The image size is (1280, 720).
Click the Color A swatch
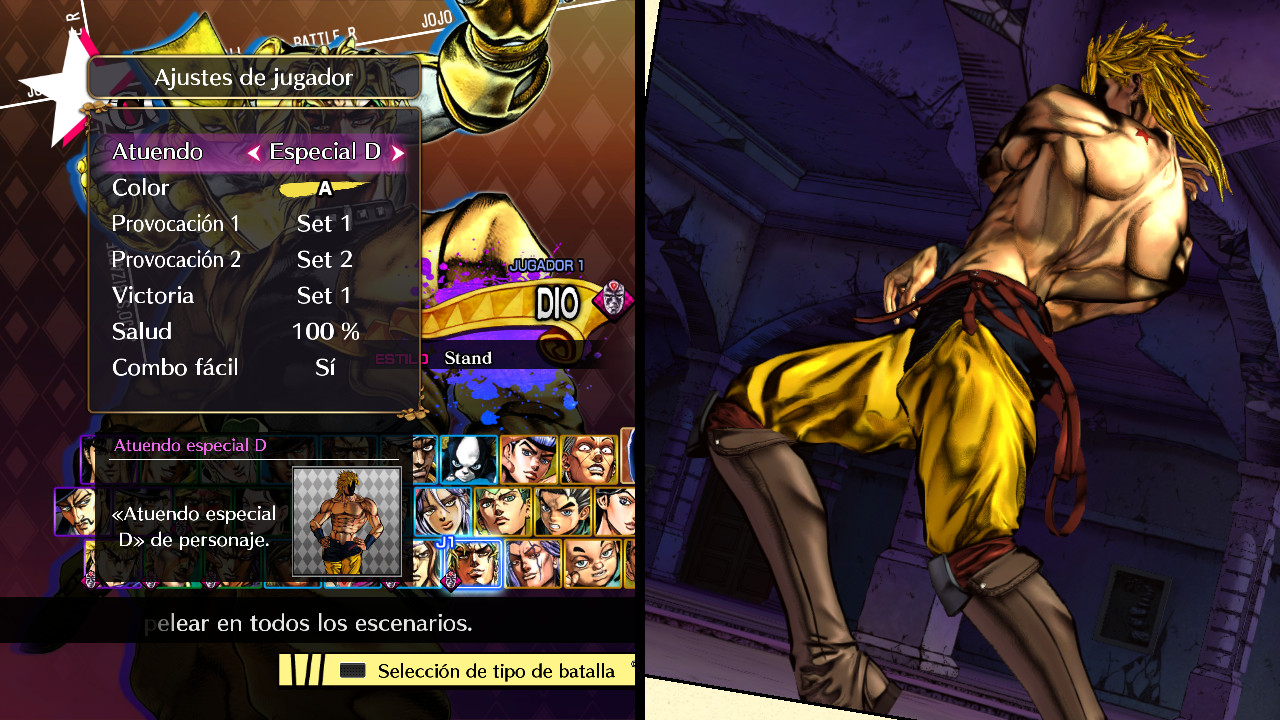pyautogui.click(x=325, y=187)
